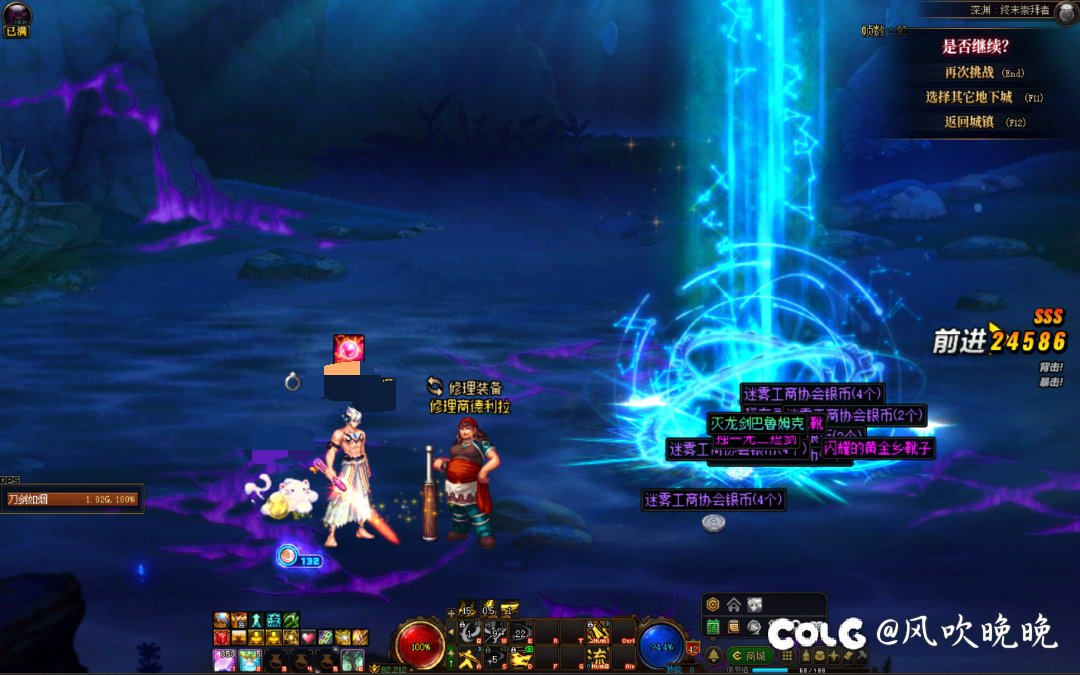Open the house icon in quick menu
Screen dimensions: 1080x675
point(734,604)
